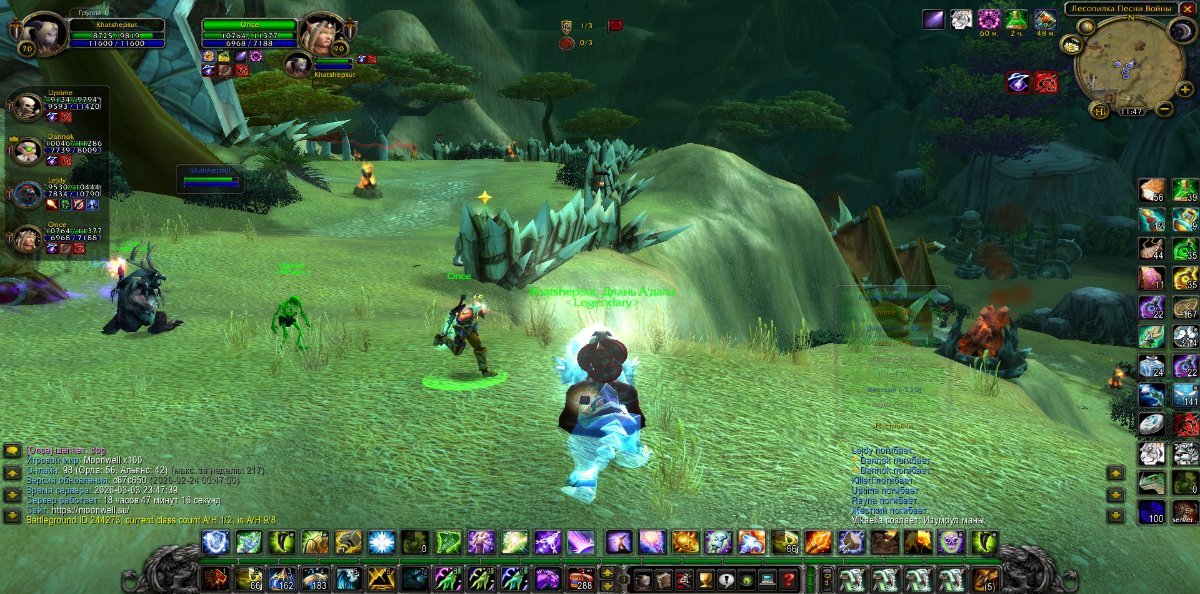
Task: Use the action slot showing count 183
Action: (314, 579)
